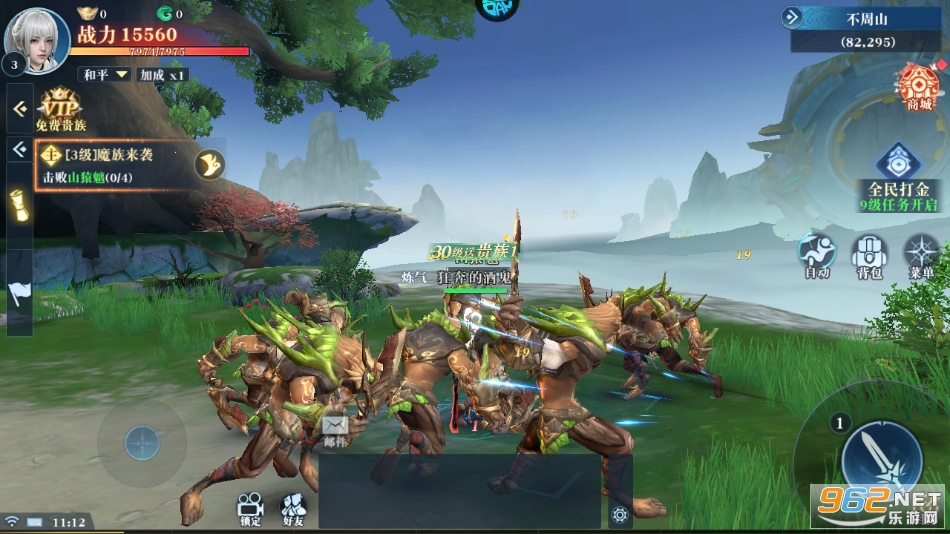950x534 pixels.
Task: Open the 背包 backpack inventory
Action: tap(869, 255)
